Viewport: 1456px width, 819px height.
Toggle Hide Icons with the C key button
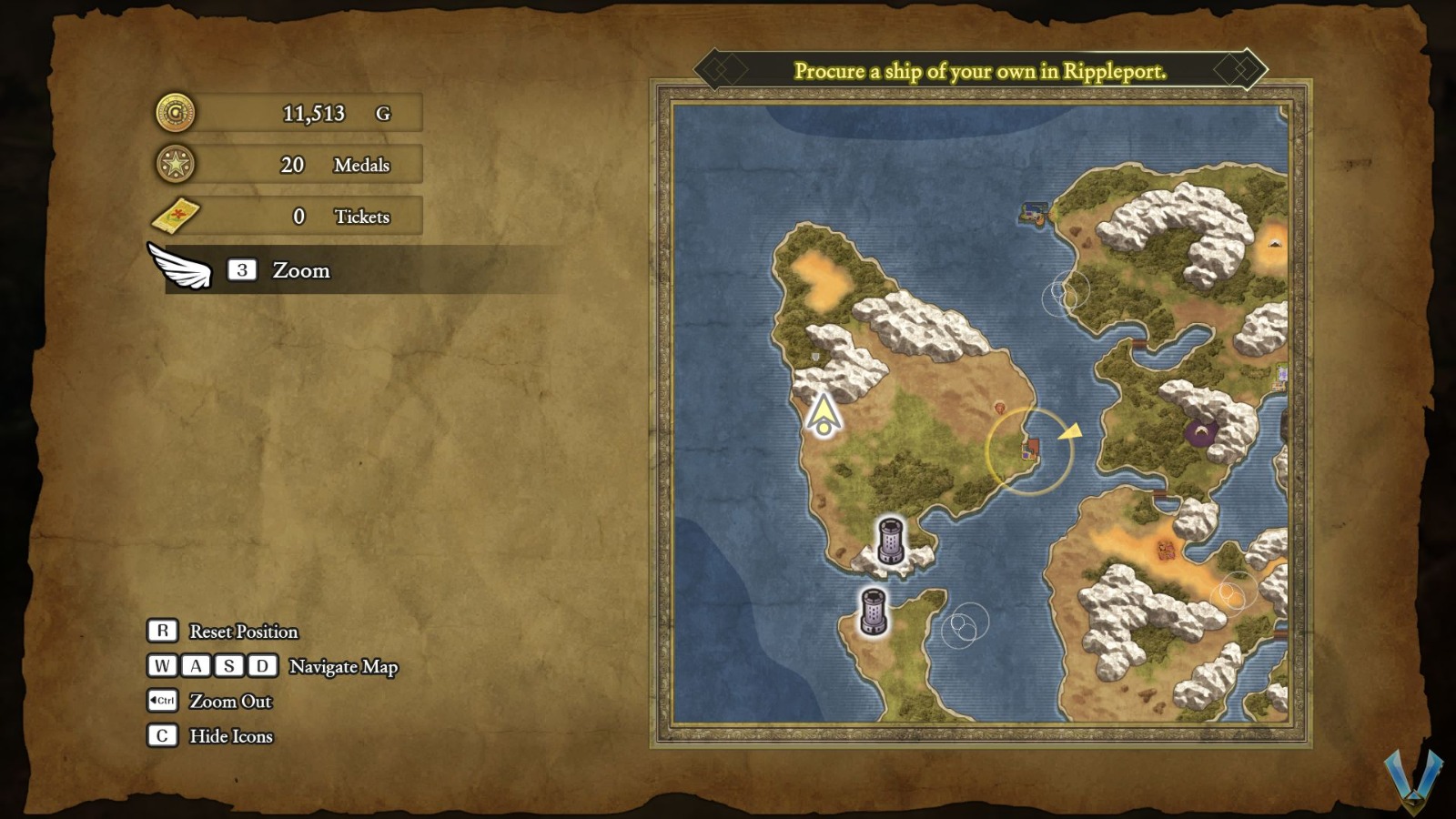161,735
